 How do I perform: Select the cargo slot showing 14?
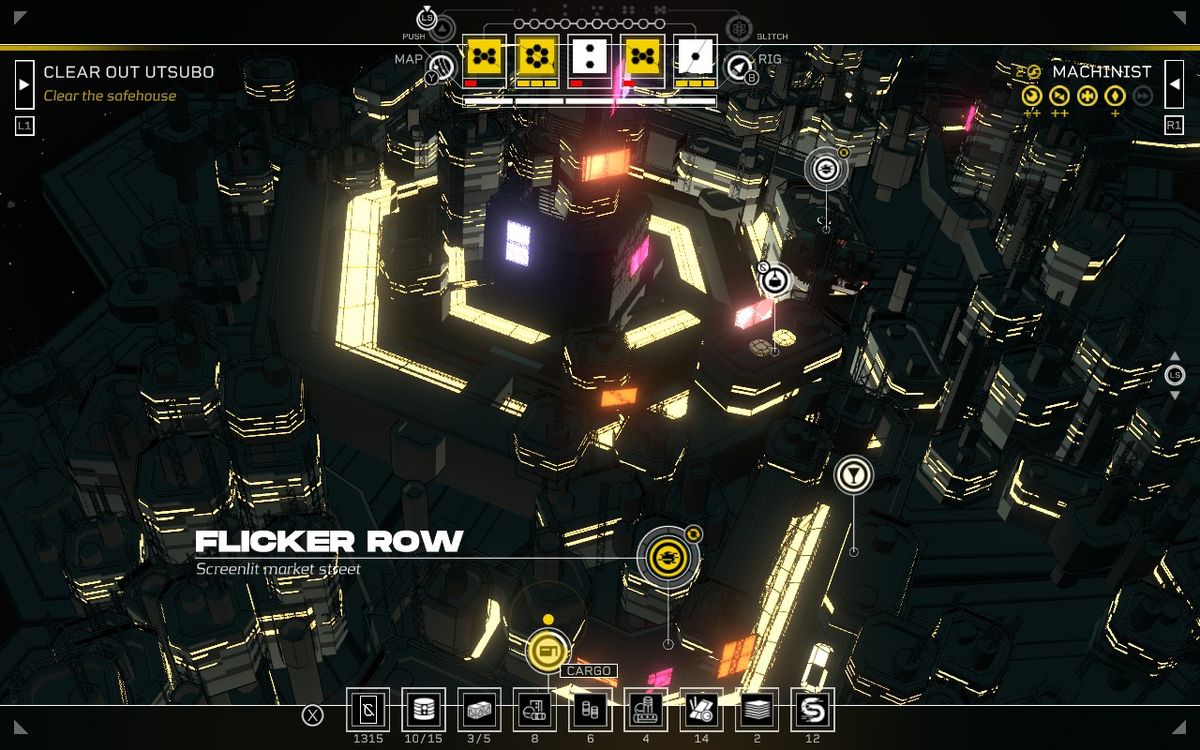(701, 709)
